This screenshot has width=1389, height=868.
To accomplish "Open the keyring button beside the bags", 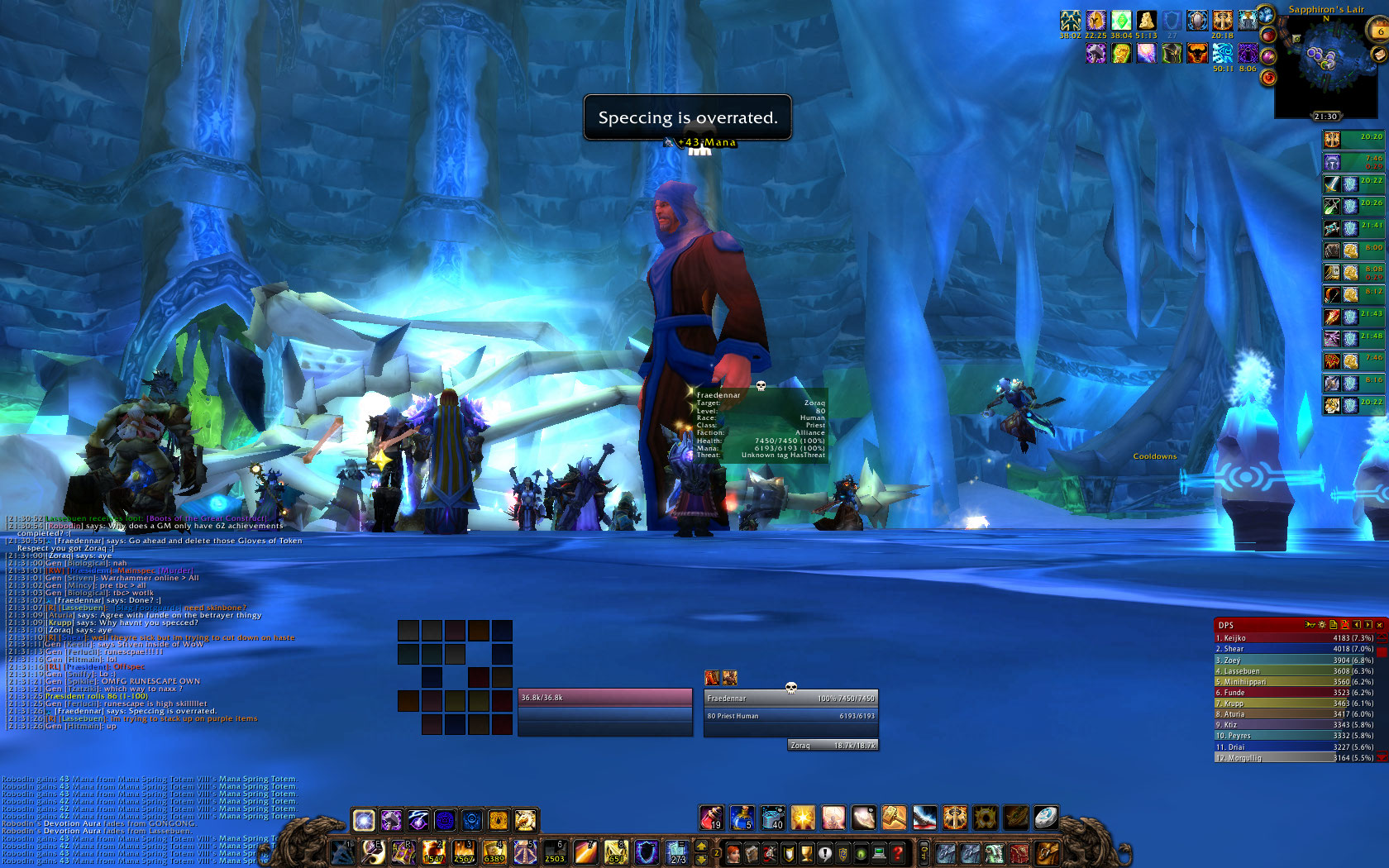I will point(924,852).
